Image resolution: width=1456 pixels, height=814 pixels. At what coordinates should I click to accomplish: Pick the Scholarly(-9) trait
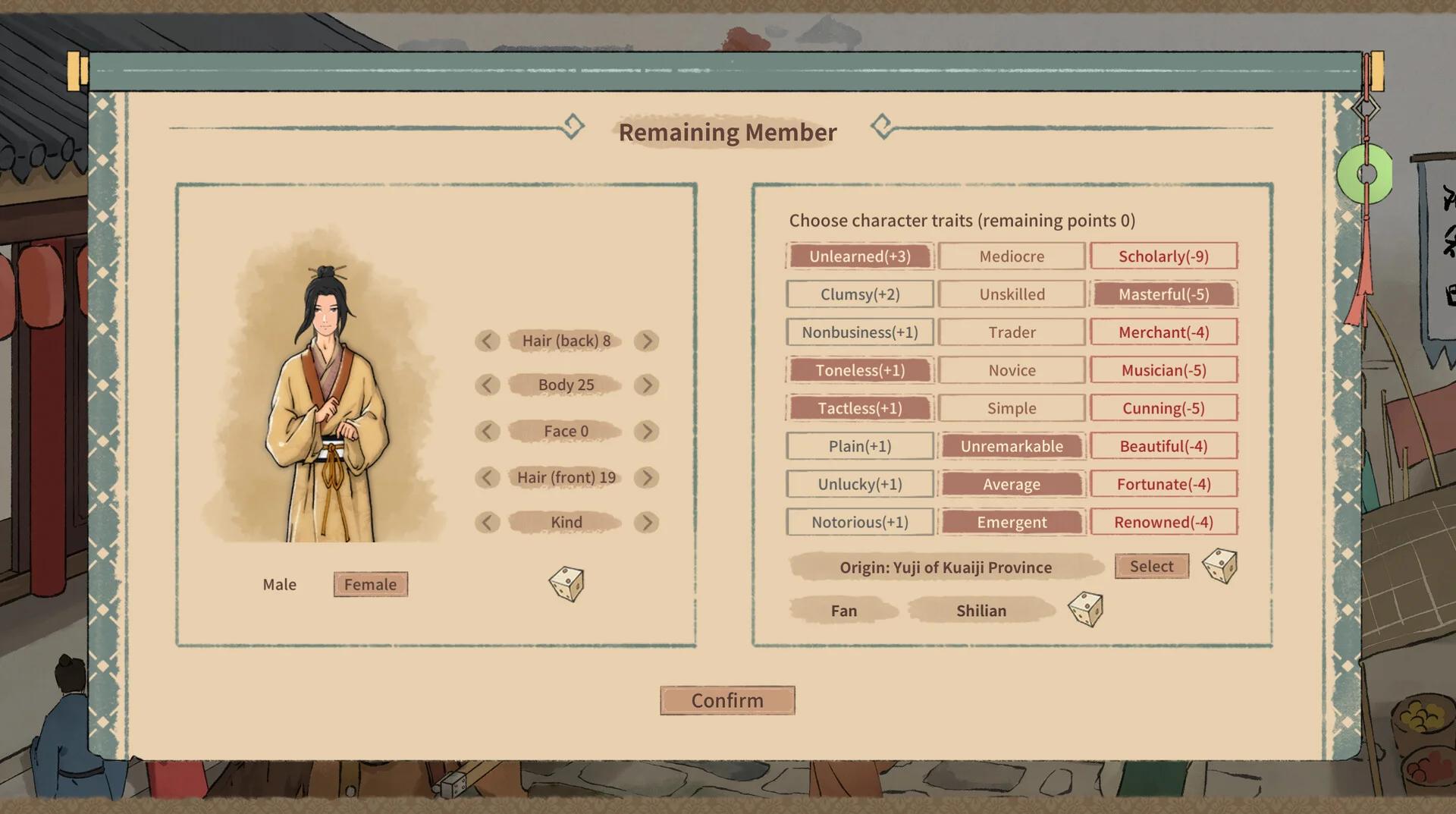click(x=1163, y=256)
